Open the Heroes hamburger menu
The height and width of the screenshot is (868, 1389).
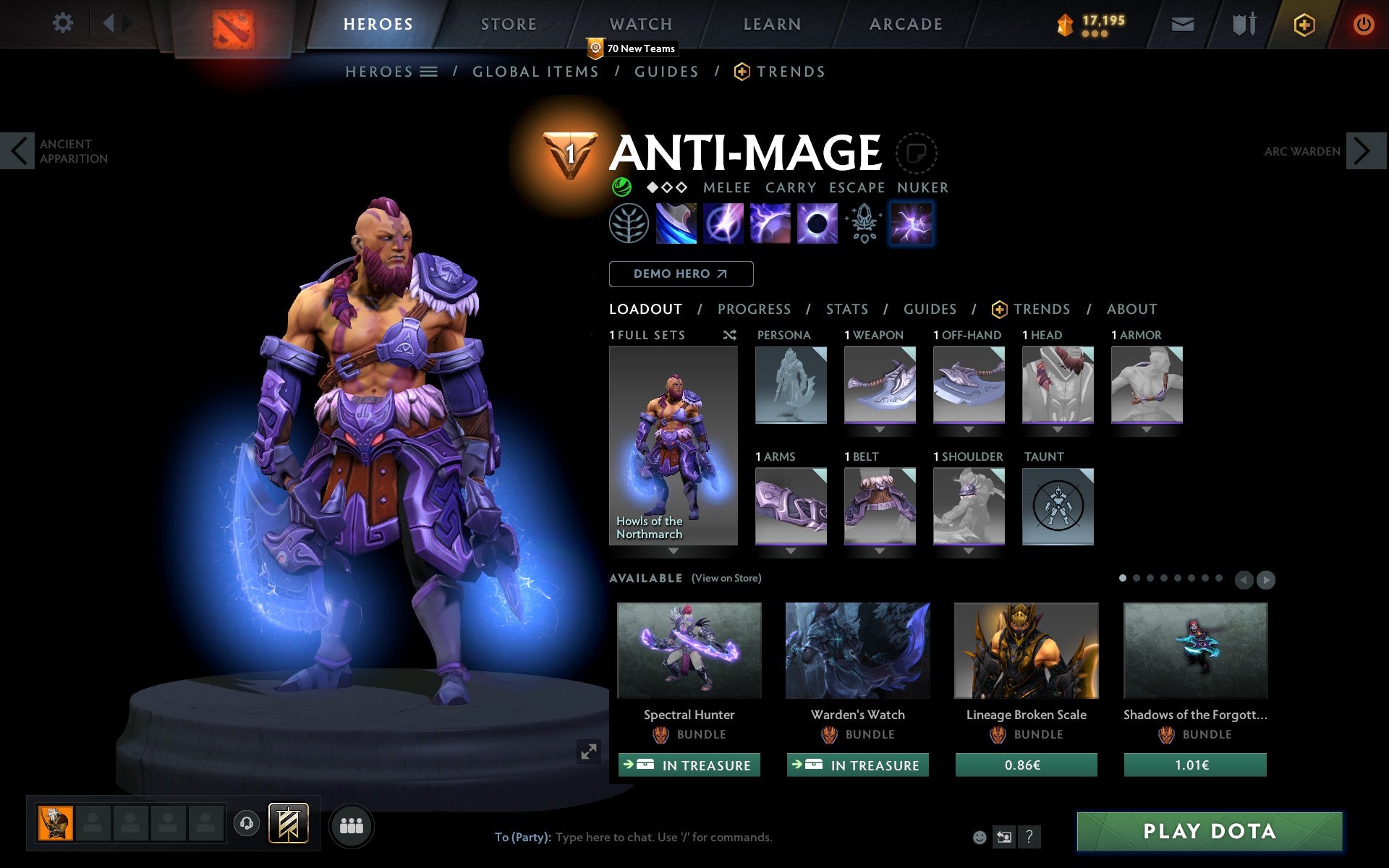(430, 72)
